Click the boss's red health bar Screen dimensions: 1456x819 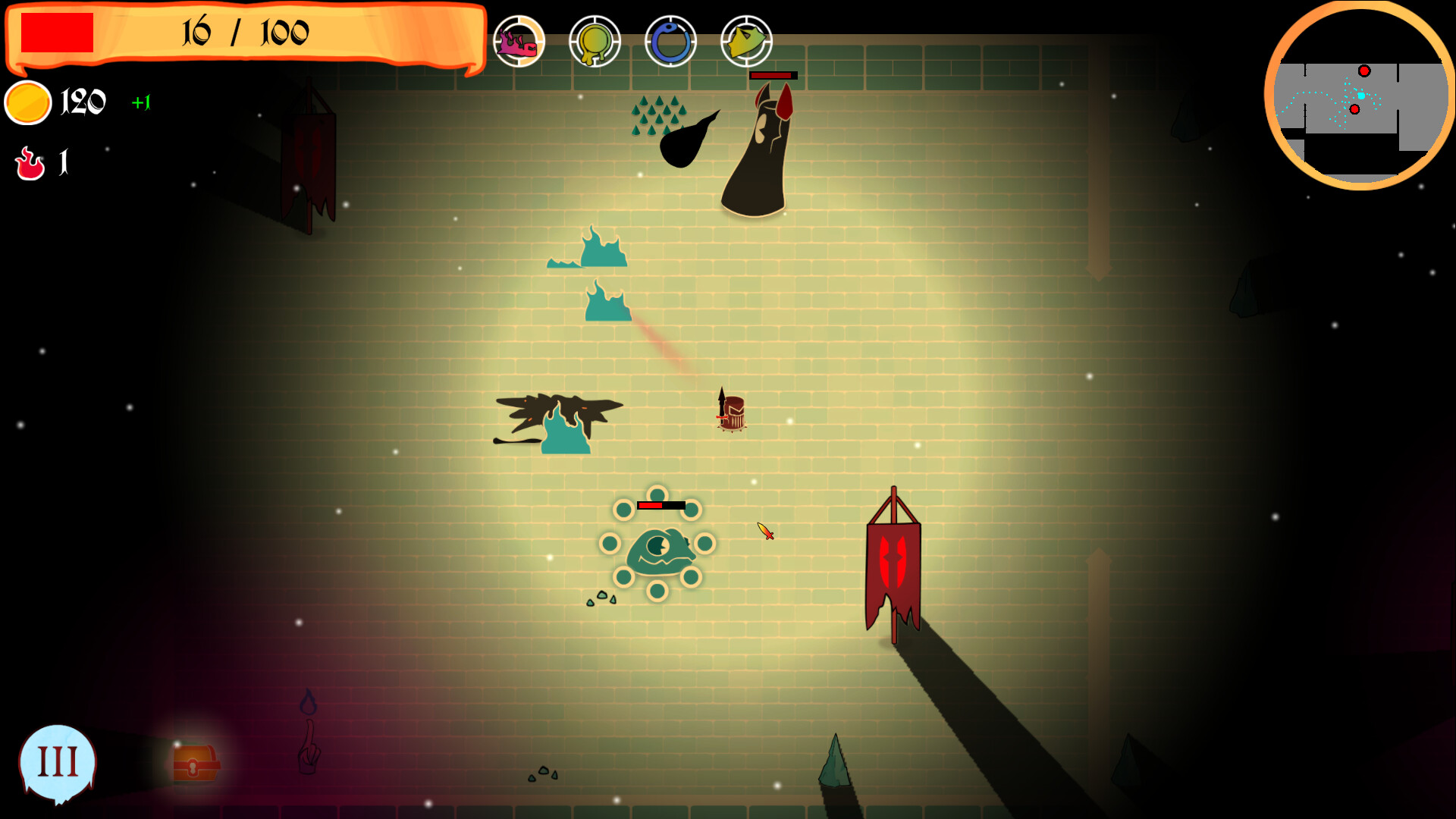772,75
